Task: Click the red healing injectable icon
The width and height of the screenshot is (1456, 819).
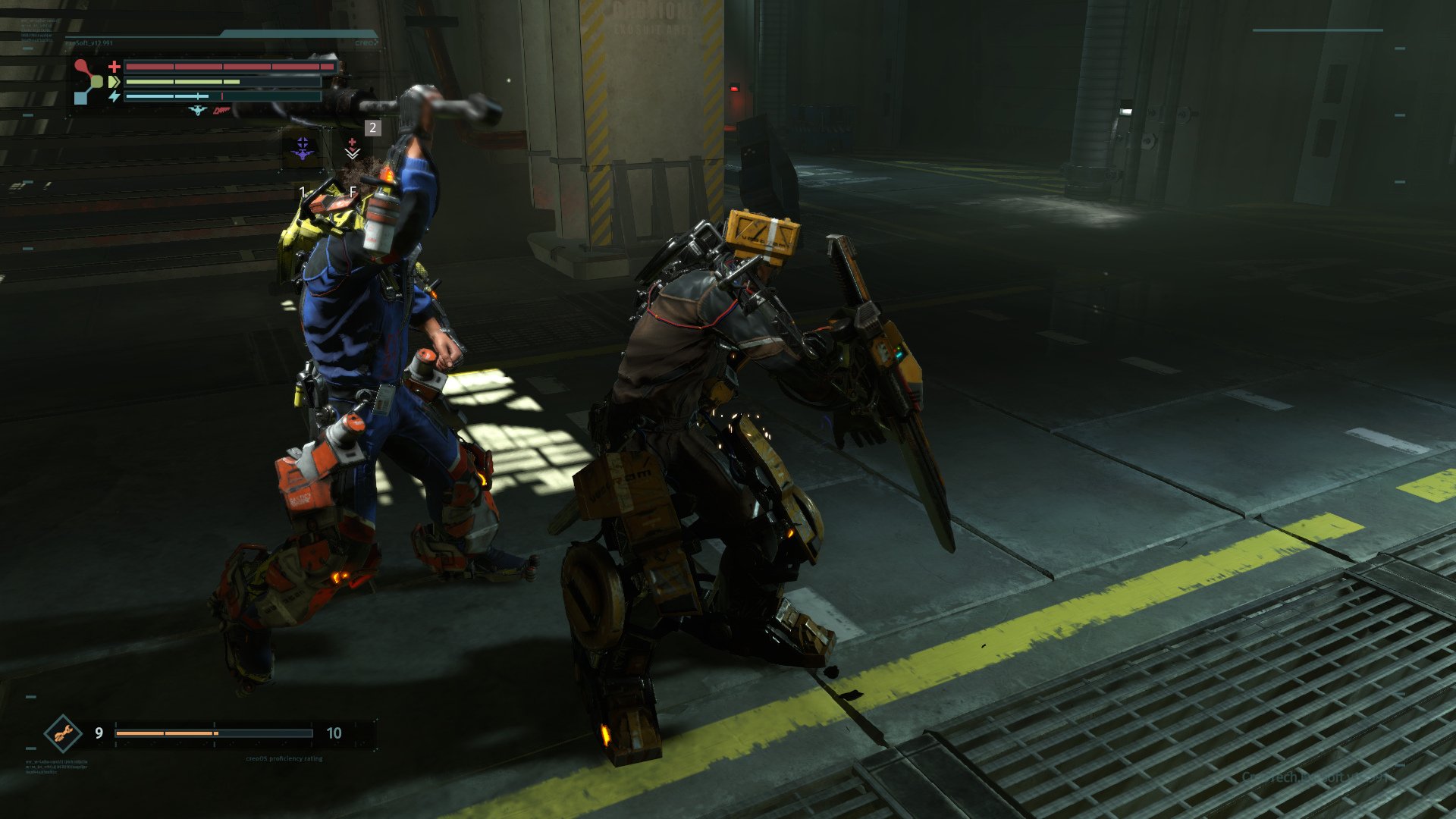Action: [x=353, y=141]
